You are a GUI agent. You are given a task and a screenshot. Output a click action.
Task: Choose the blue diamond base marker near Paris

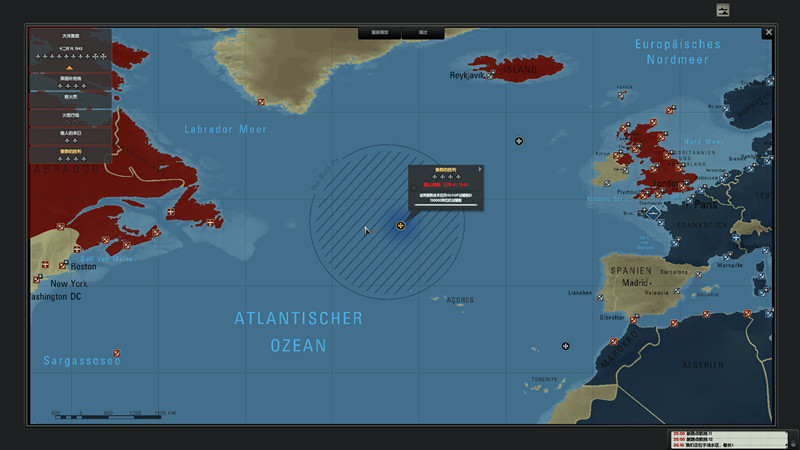tap(654, 212)
